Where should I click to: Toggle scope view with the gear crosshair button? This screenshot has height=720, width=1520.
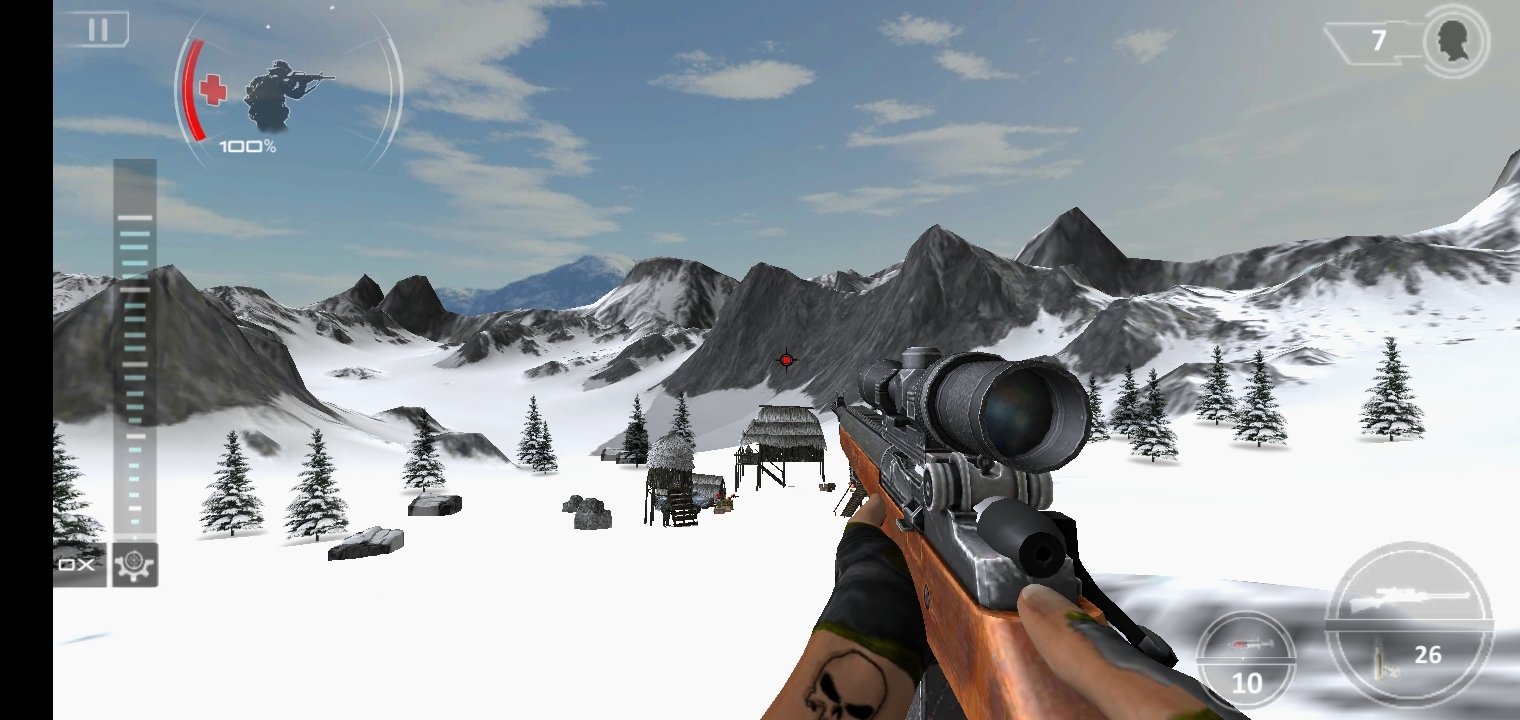[x=133, y=564]
